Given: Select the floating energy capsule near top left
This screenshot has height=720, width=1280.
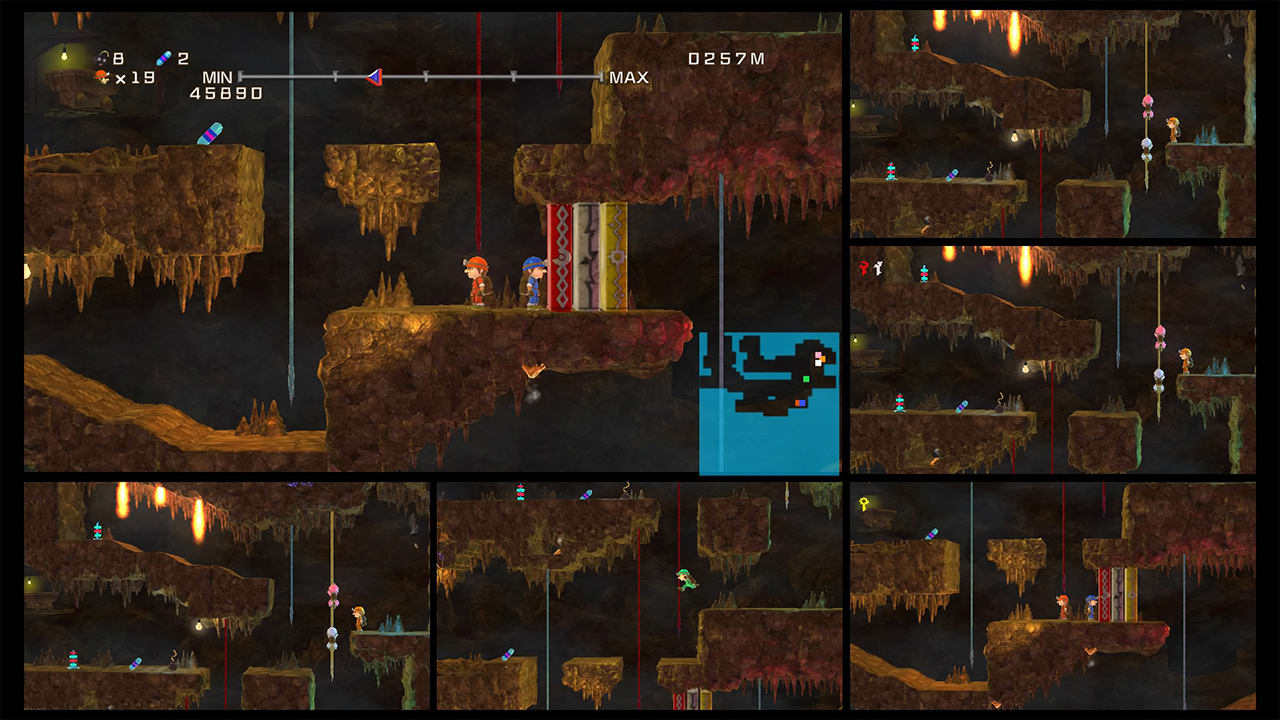Looking at the screenshot, I should click(x=212, y=135).
